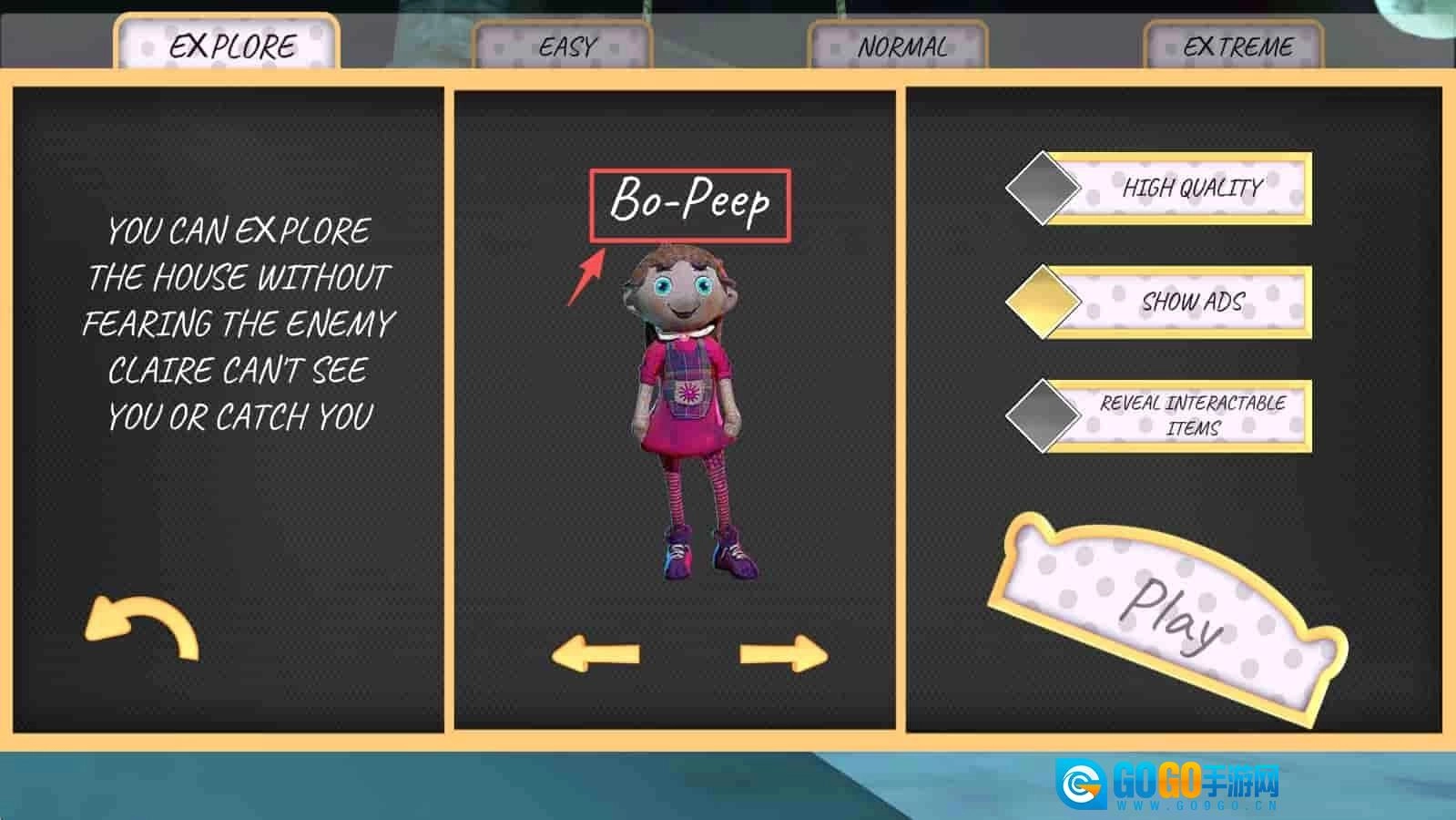Toggle the High Quality option
Image resolution: width=1456 pixels, height=820 pixels.
tap(1044, 189)
